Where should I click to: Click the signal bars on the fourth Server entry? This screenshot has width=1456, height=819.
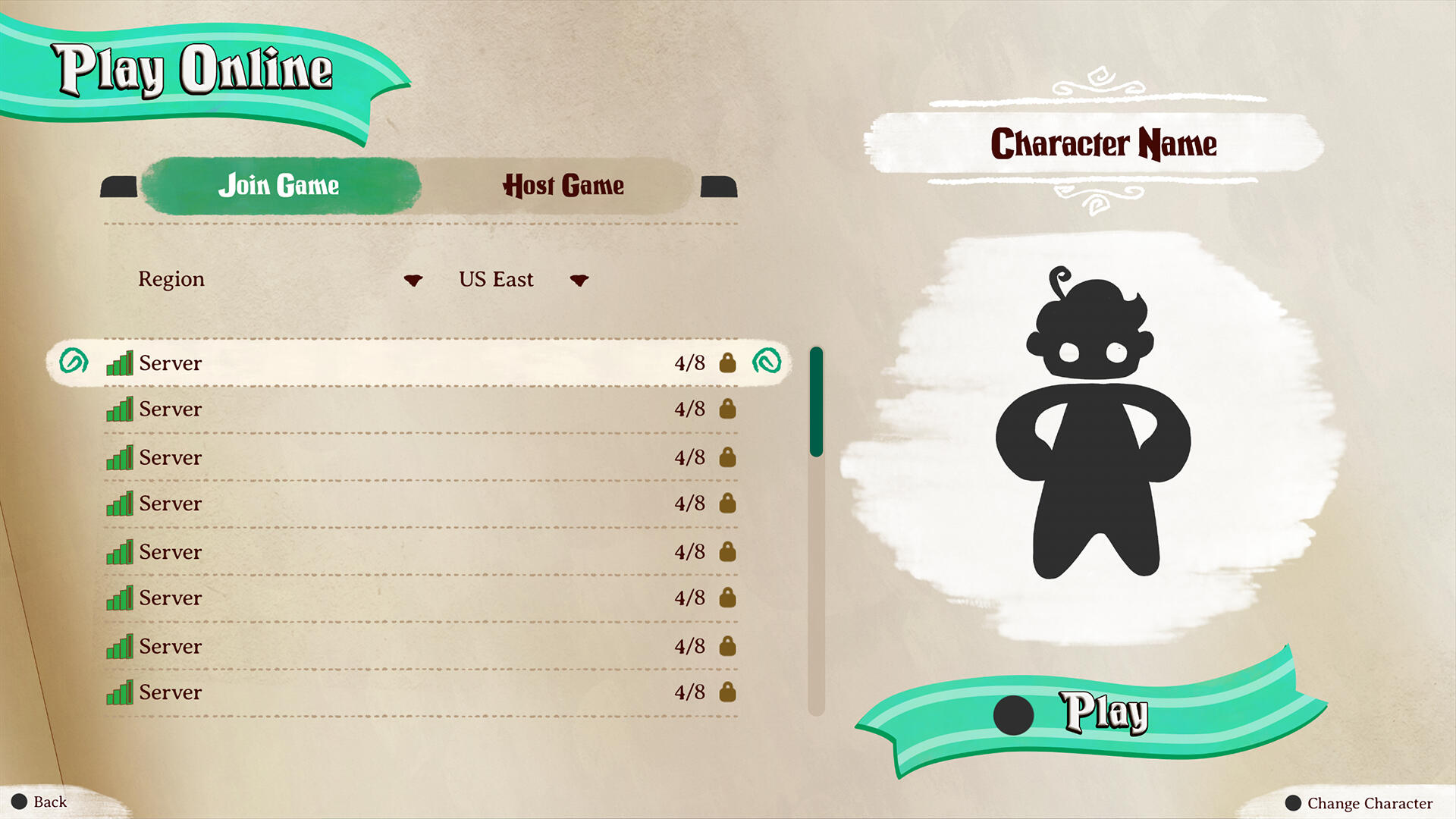point(120,504)
